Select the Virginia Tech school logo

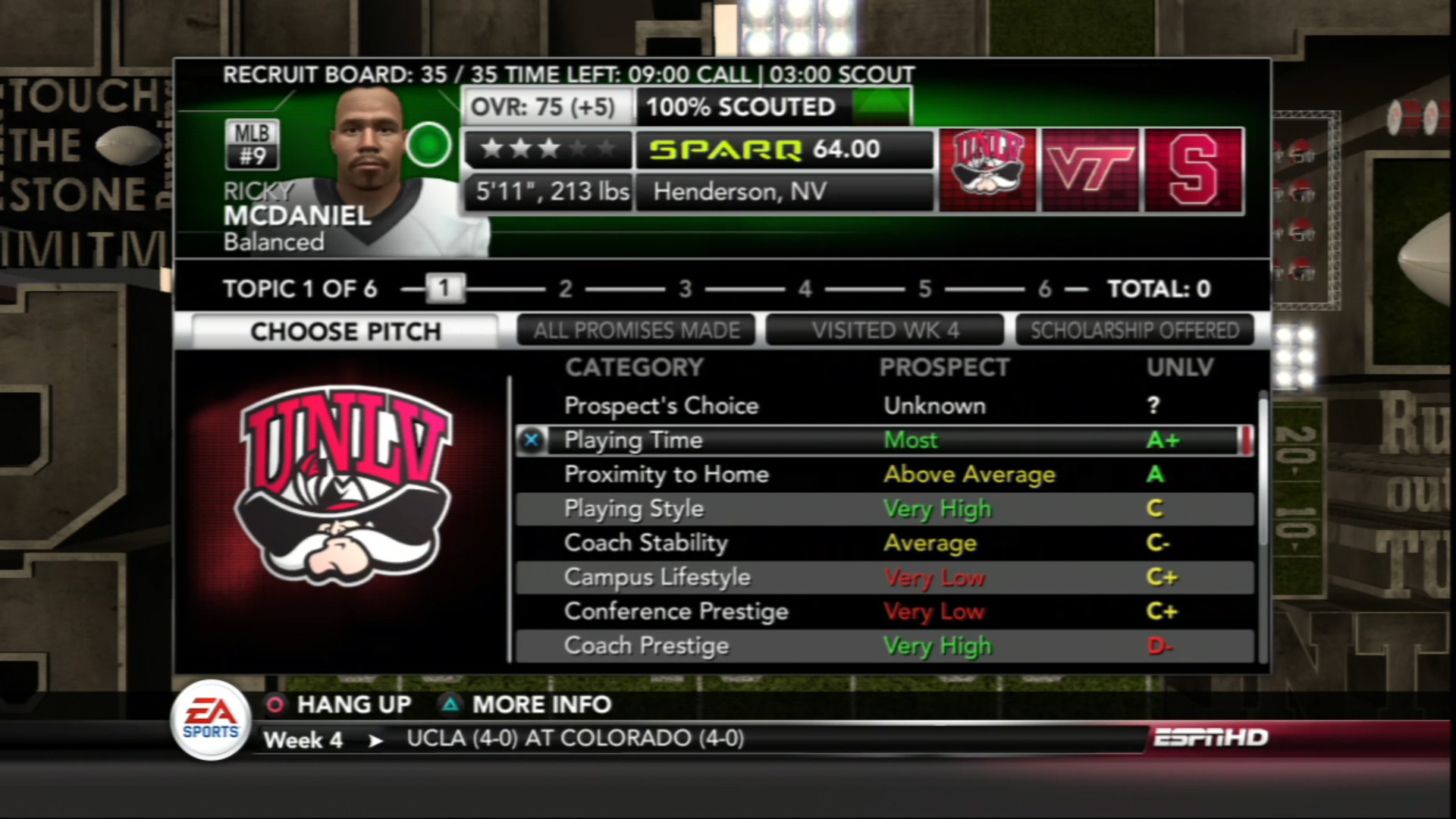click(1090, 170)
